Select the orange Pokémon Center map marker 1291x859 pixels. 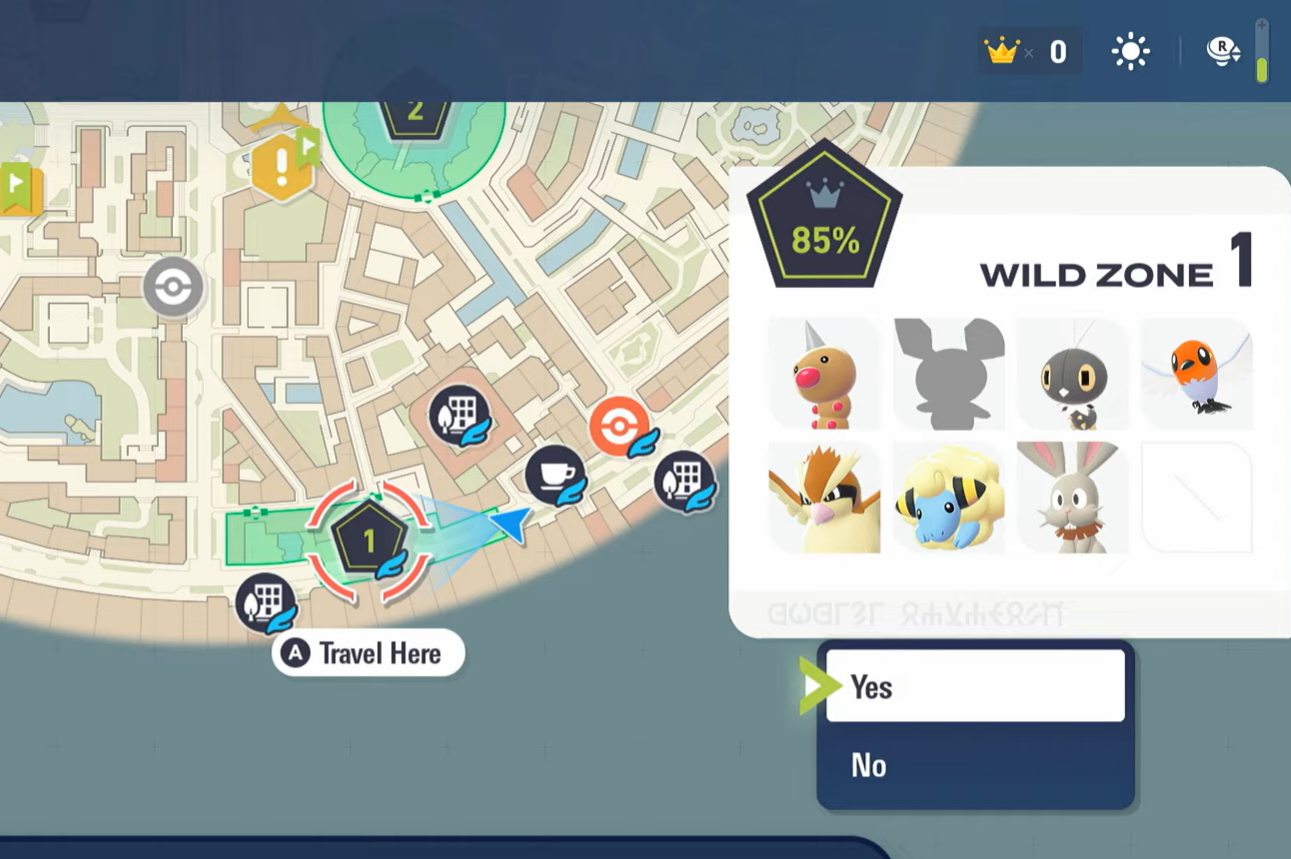coord(620,427)
